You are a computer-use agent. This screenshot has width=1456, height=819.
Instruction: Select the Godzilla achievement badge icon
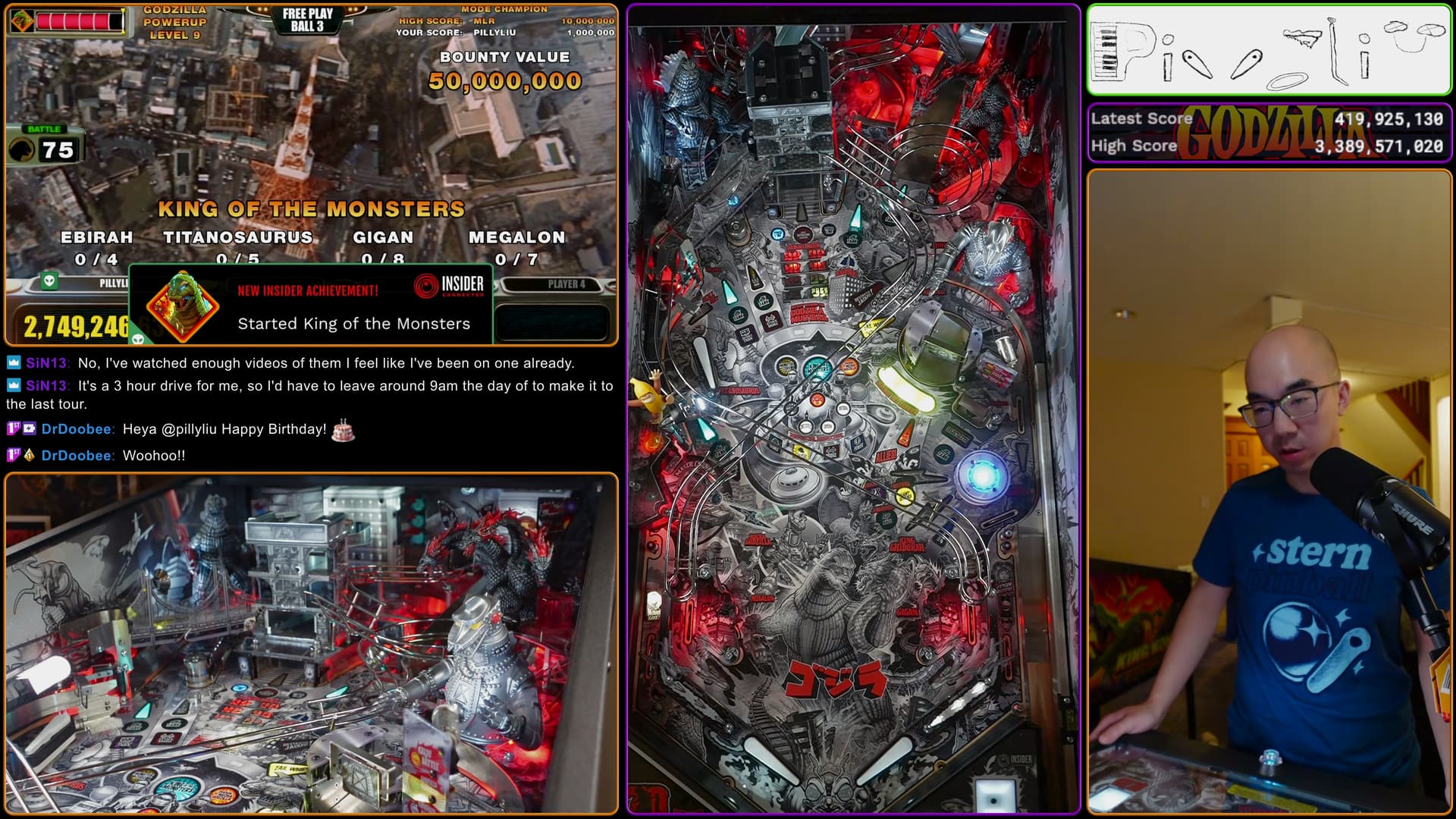(182, 306)
